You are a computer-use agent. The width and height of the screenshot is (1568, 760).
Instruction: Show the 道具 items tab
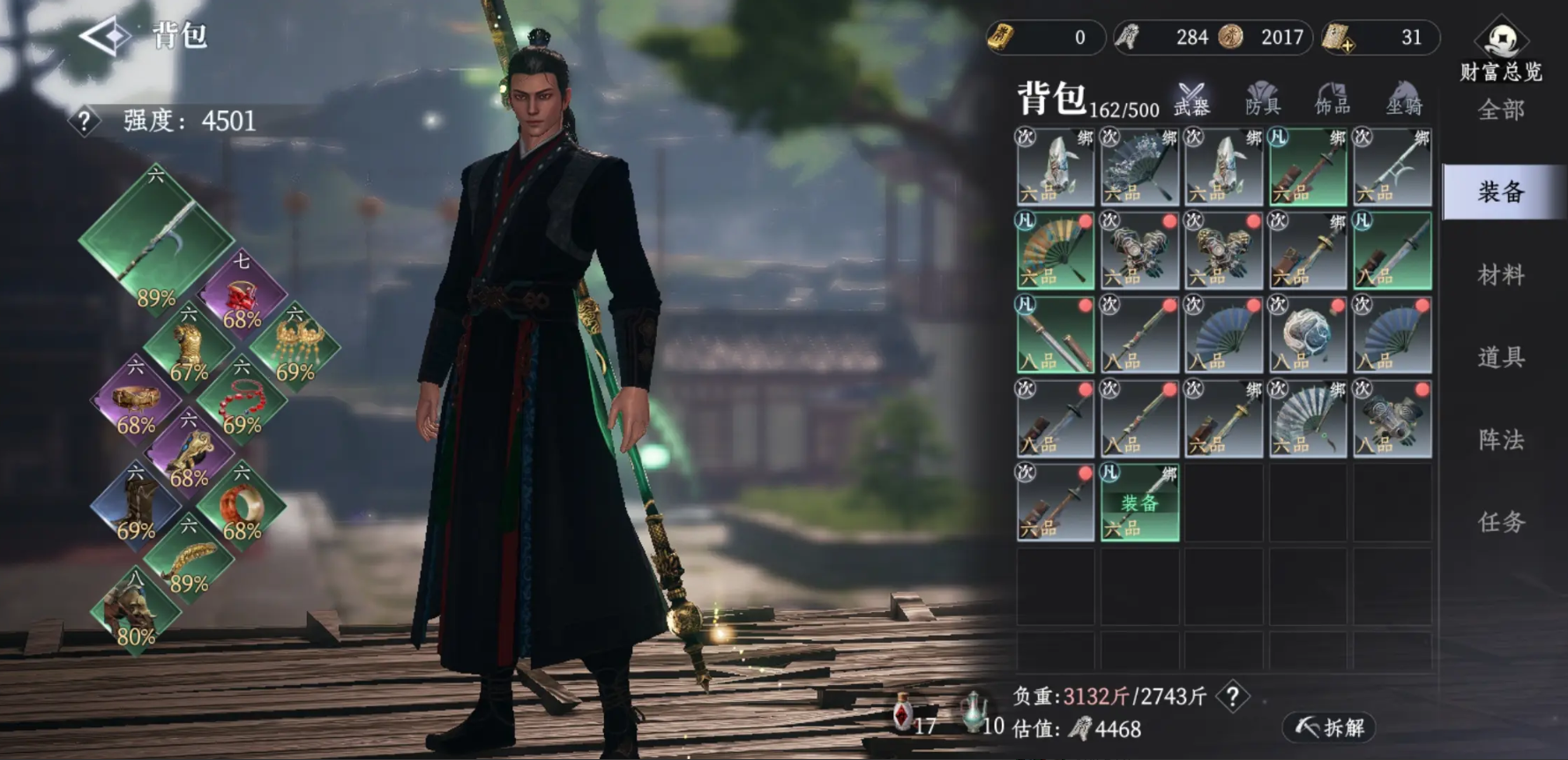click(x=1500, y=357)
